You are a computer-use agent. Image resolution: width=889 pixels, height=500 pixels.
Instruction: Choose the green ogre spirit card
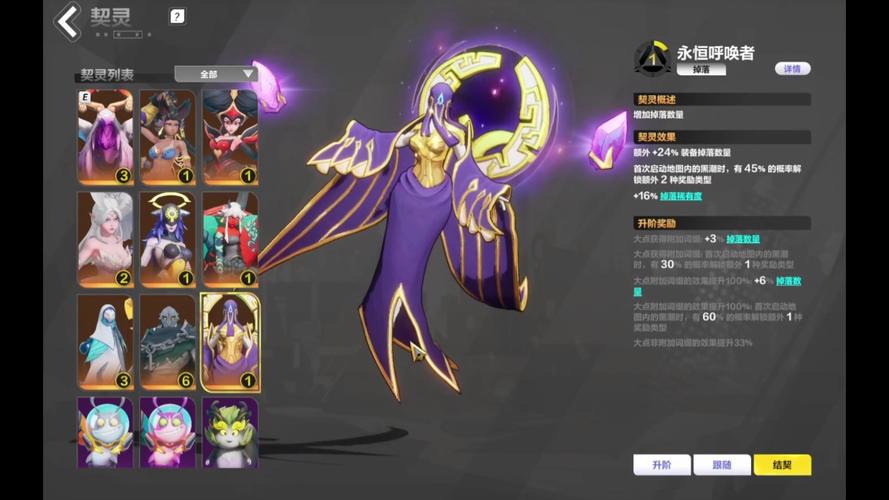(230, 239)
